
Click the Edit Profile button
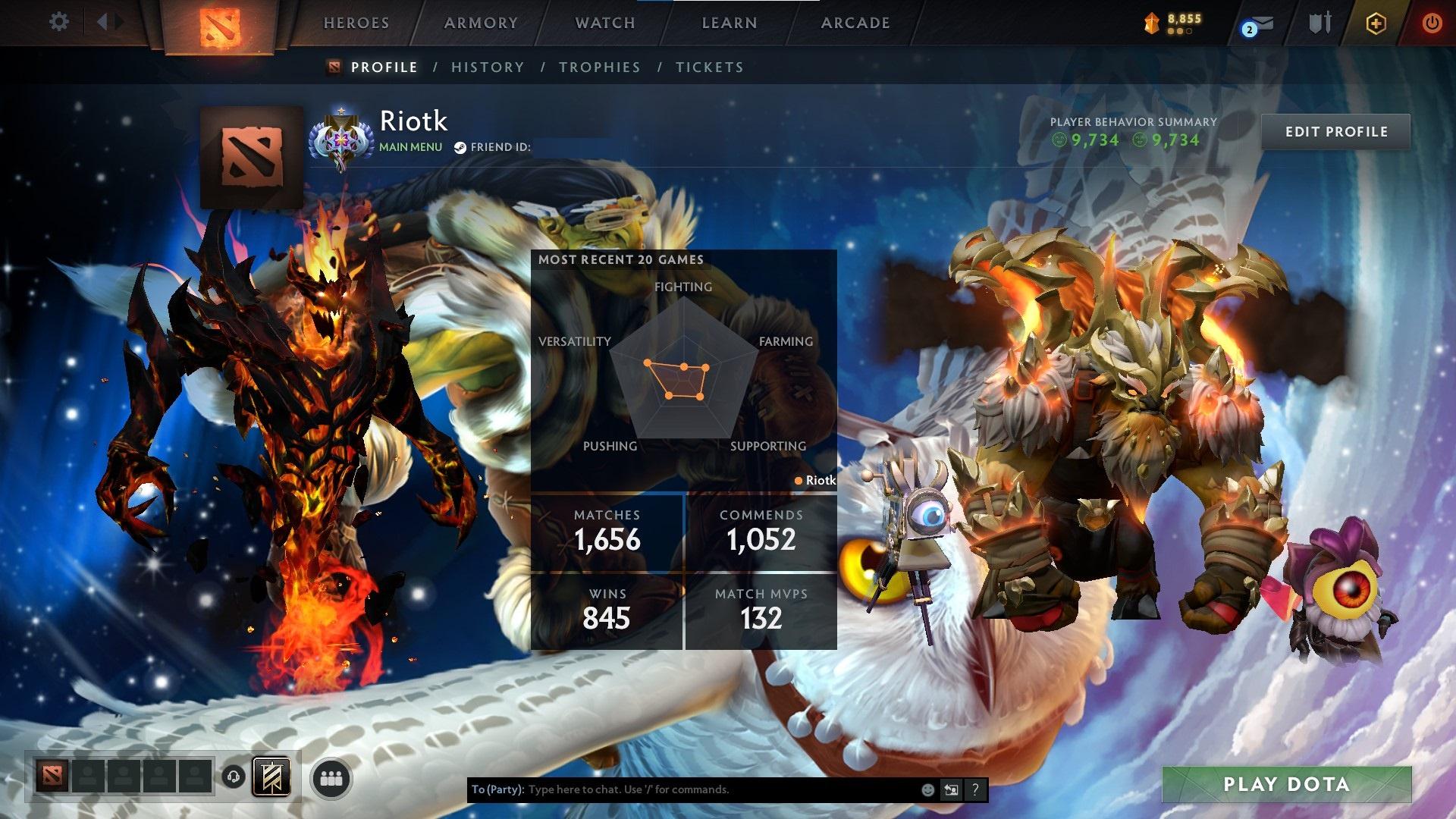tap(1336, 131)
